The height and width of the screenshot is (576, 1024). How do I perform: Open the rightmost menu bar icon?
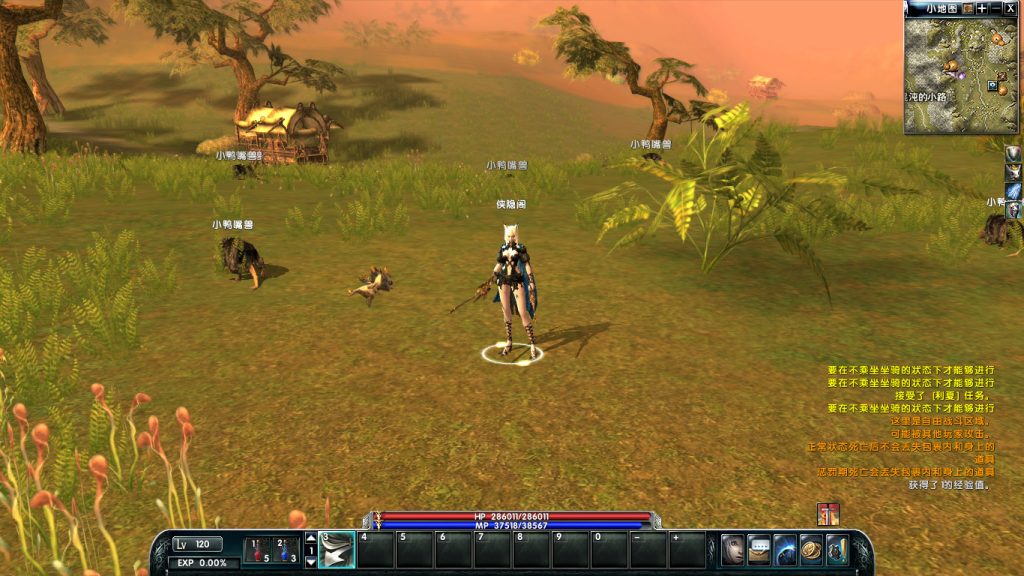pyautogui.click(x=837, y=549)
